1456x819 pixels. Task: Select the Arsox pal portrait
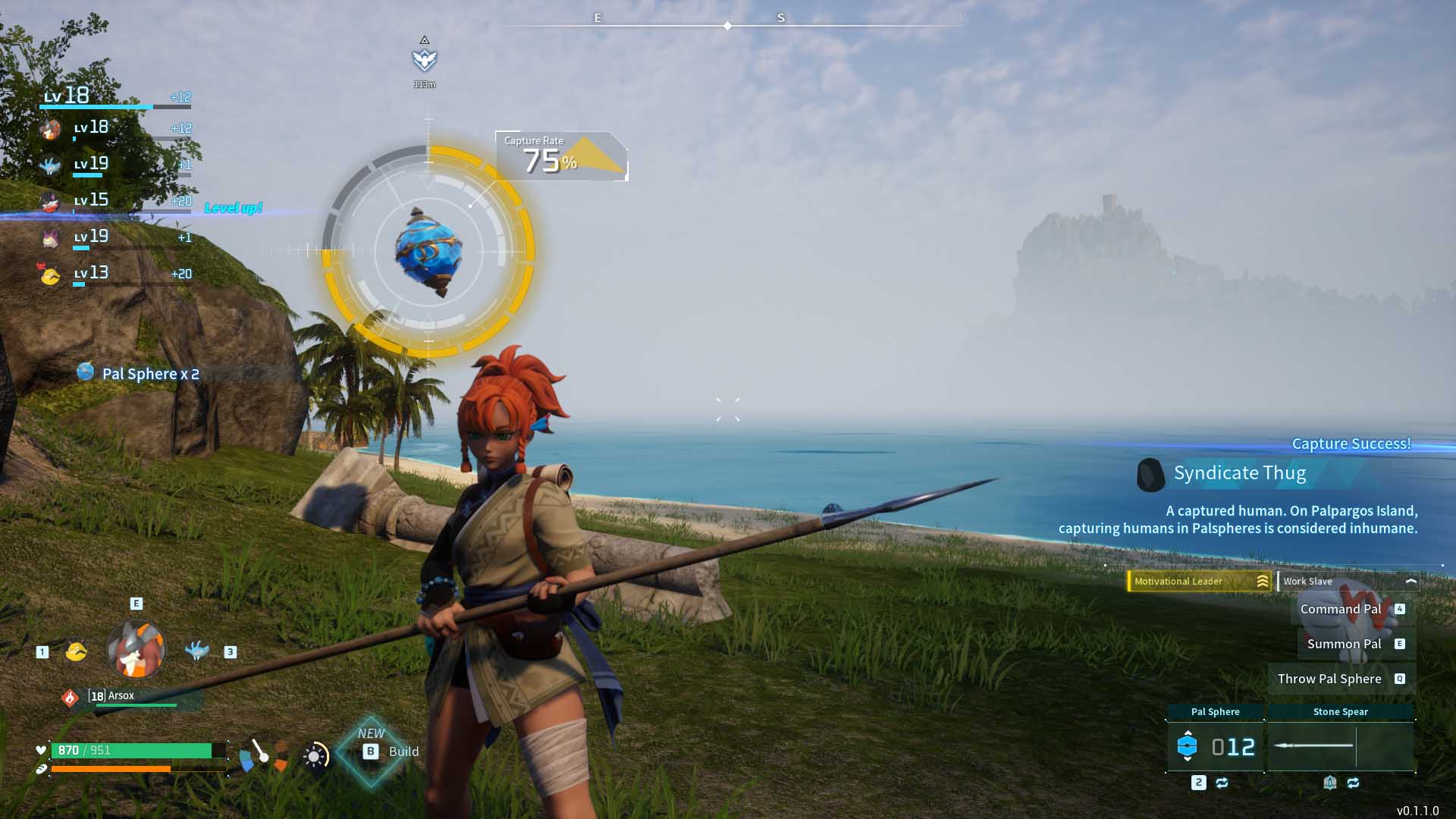tap(136, 650)
